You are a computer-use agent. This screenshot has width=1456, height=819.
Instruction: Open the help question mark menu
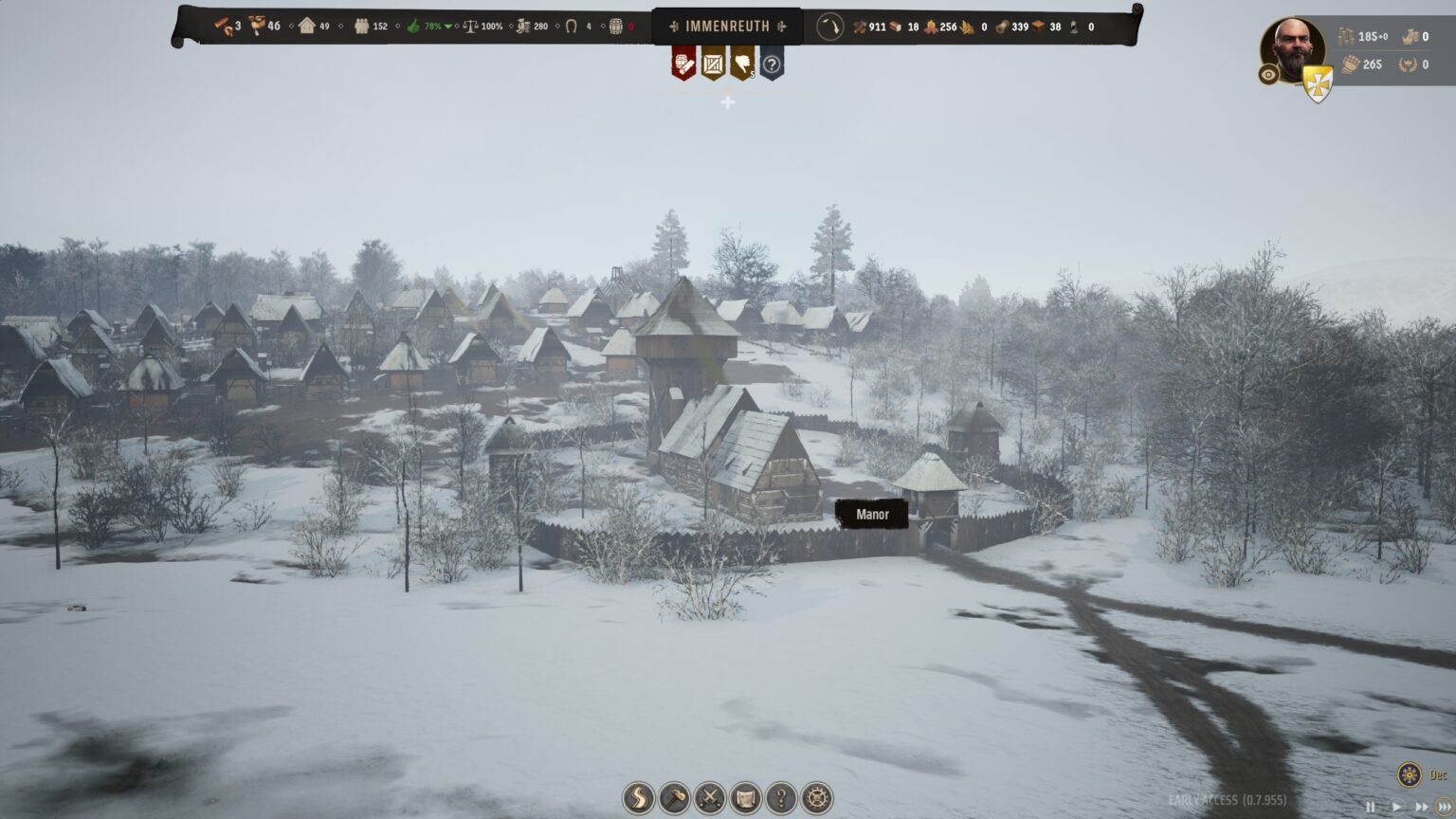(x=781, y=798)
